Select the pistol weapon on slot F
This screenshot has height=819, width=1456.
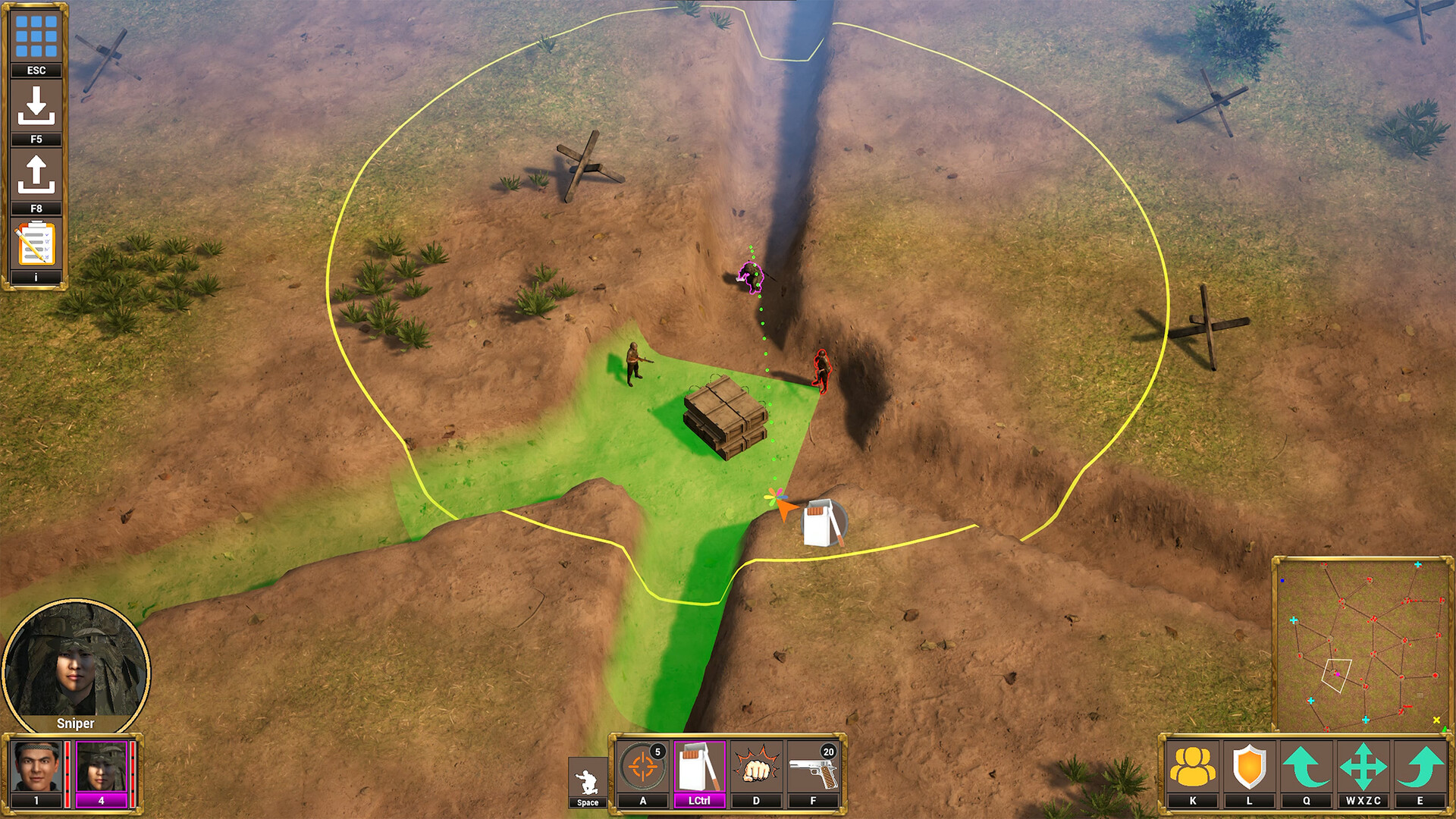pyautogui.click(x=811, y=766)
